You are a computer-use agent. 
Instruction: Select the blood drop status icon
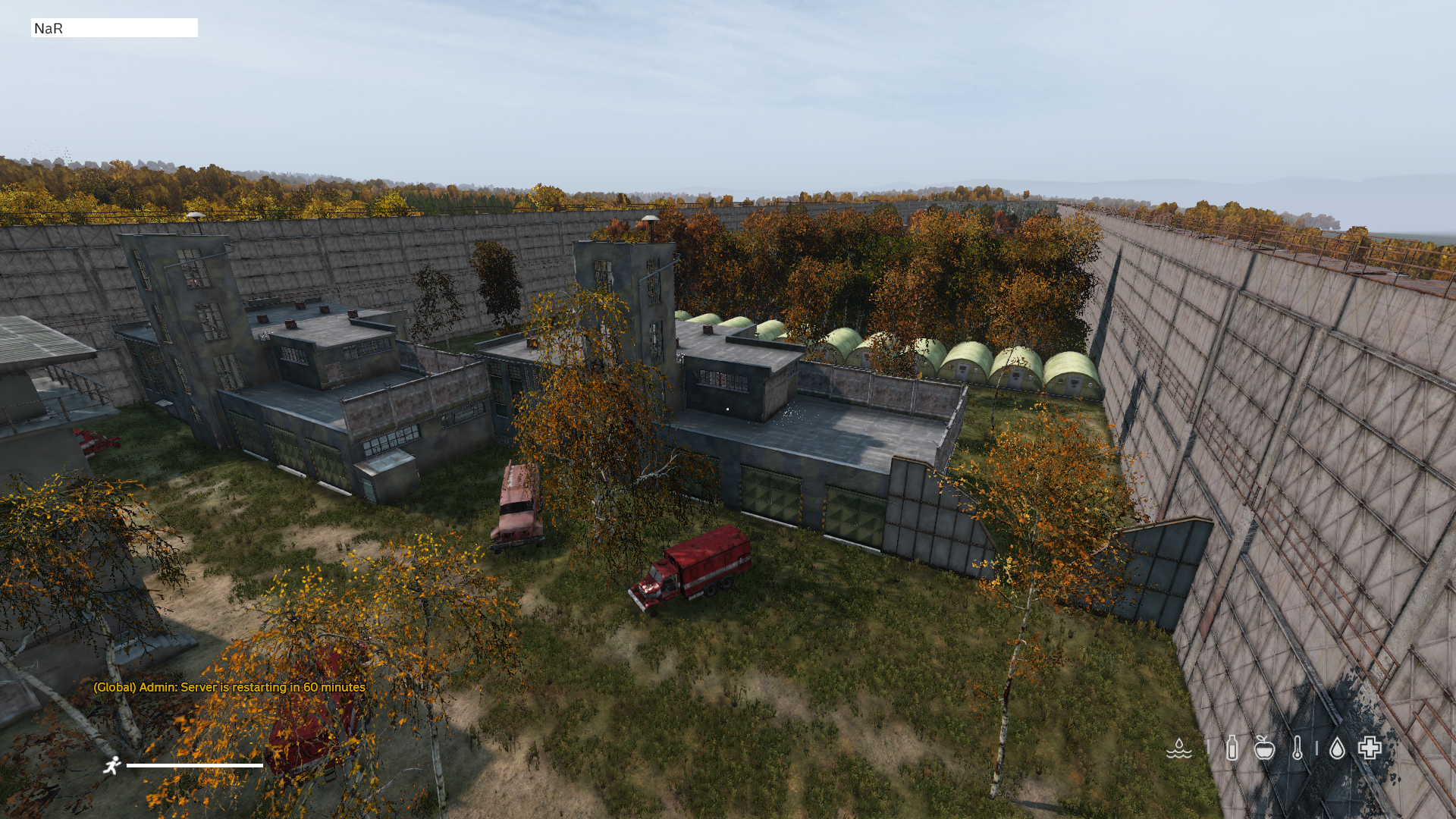pos(1337,748)
